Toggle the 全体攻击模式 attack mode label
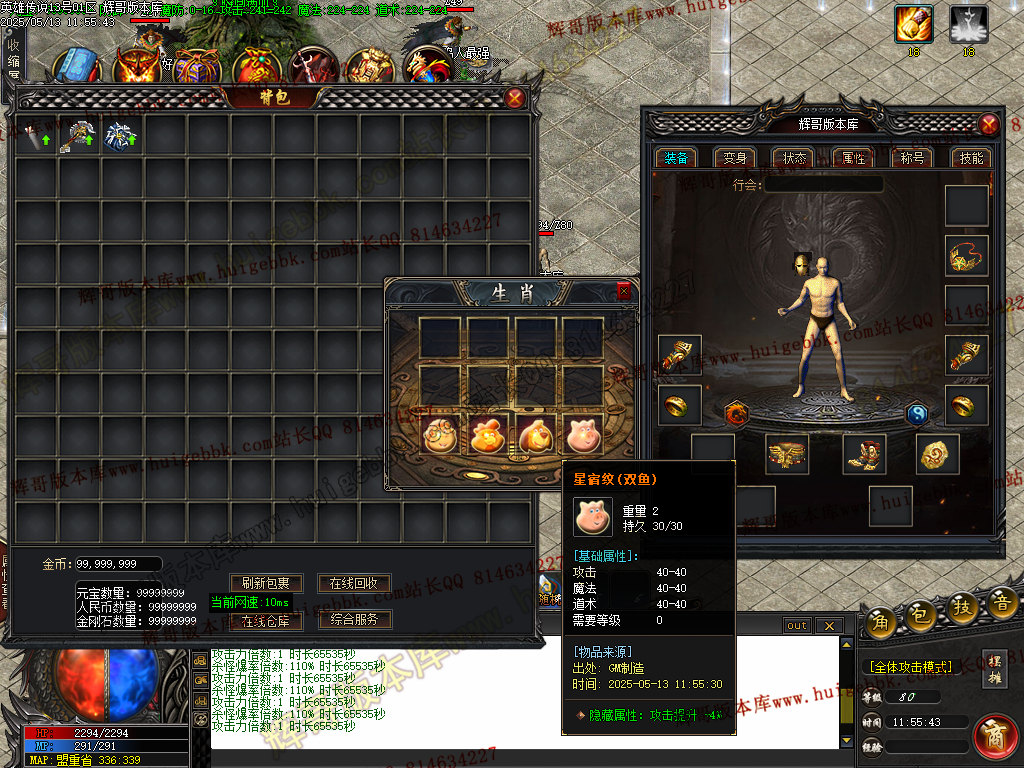1024x768 pixels. [x=910, y=667]
